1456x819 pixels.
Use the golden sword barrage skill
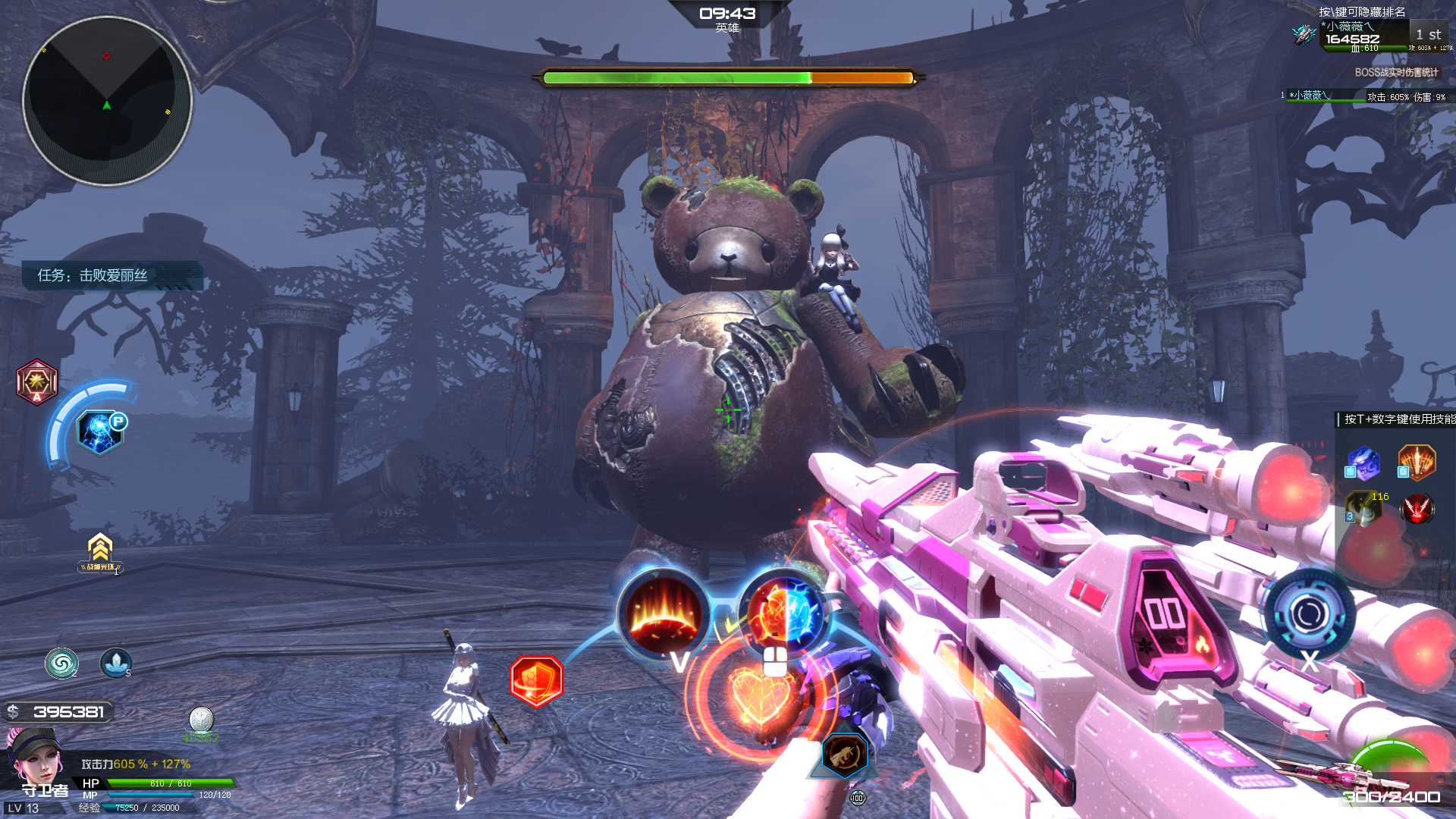[x=1417, y=463]
